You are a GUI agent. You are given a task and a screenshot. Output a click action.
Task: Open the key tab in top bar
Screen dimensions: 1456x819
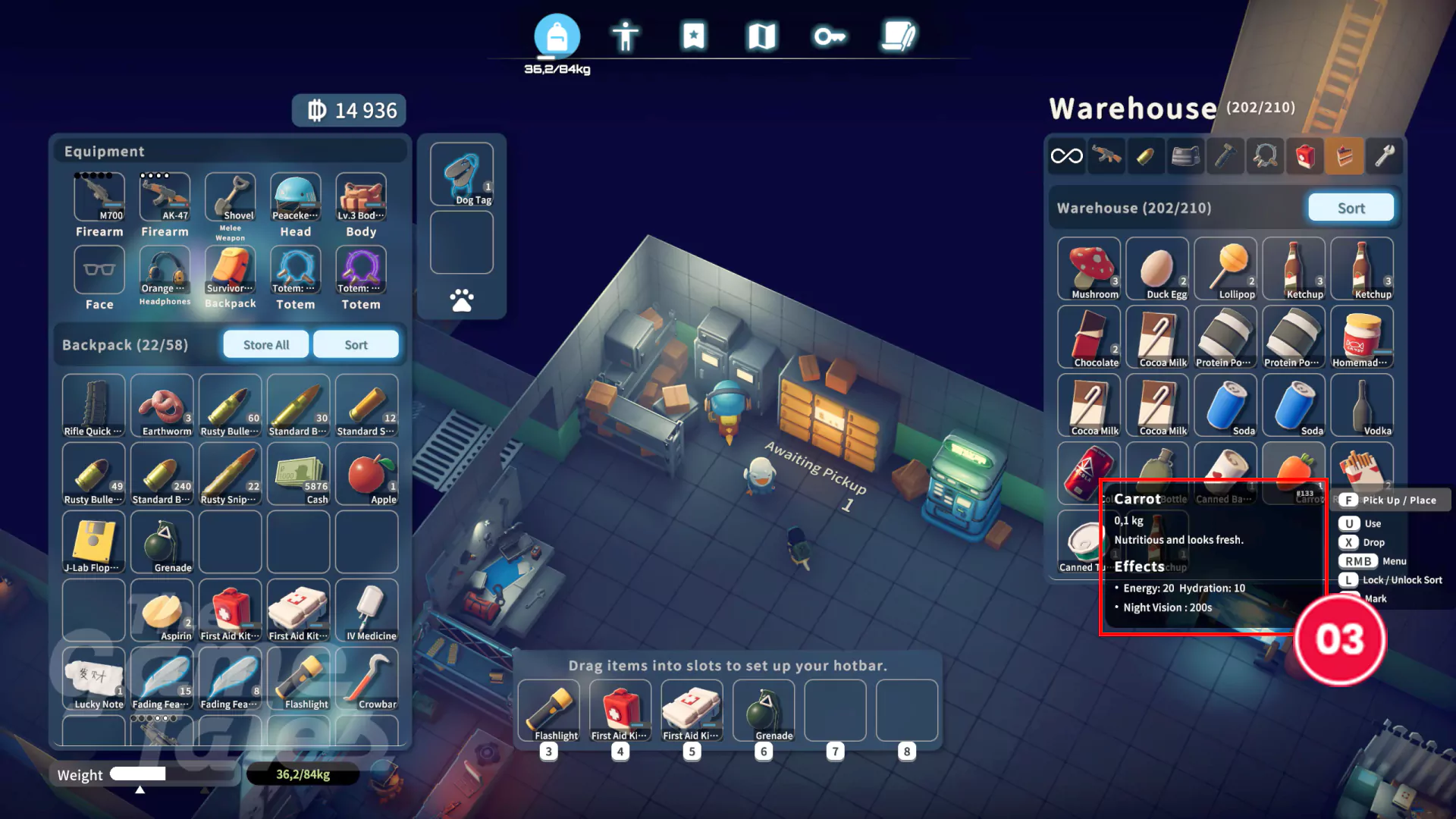pos(830,36)
